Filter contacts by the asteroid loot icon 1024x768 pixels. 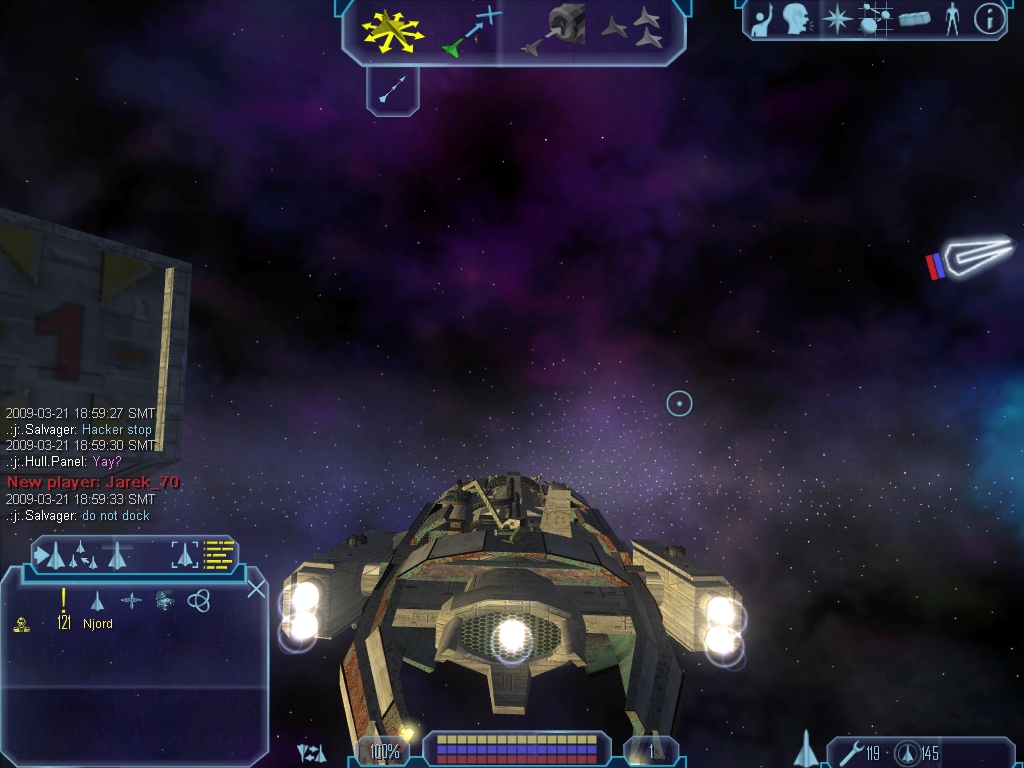[x=164, y=600]
